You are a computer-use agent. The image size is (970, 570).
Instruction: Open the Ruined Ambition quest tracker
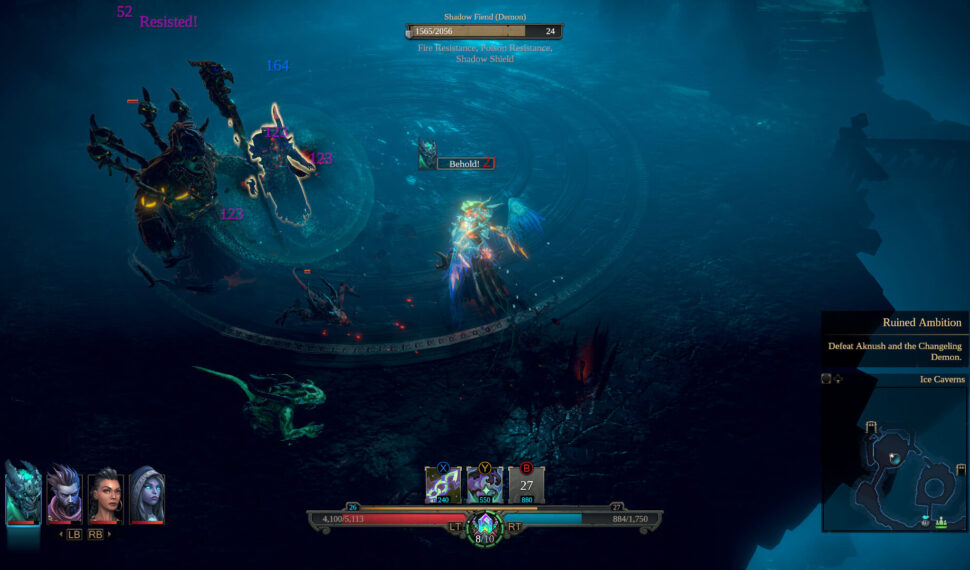894,338
